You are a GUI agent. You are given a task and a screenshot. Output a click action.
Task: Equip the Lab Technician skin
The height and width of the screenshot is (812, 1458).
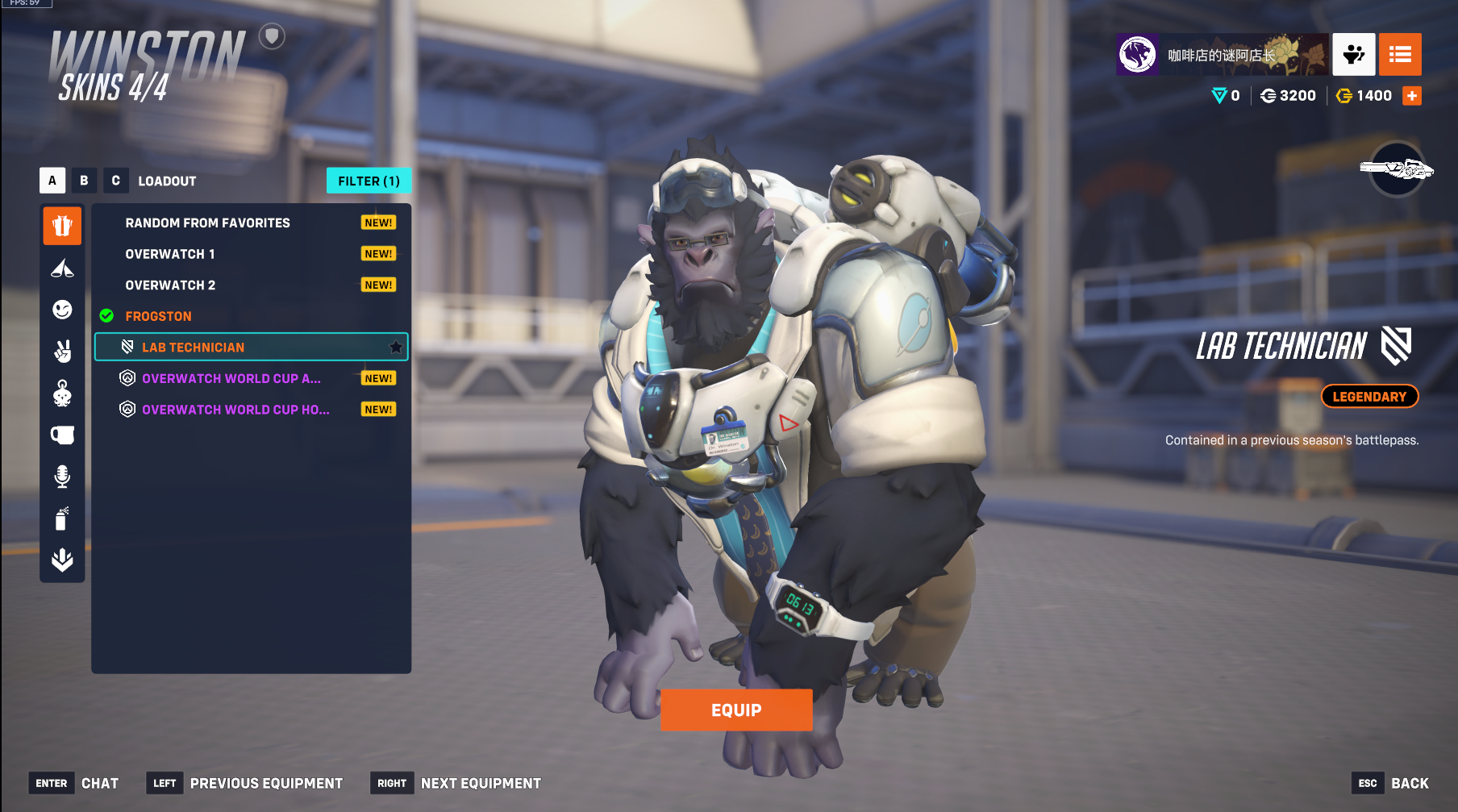[735, 710]
